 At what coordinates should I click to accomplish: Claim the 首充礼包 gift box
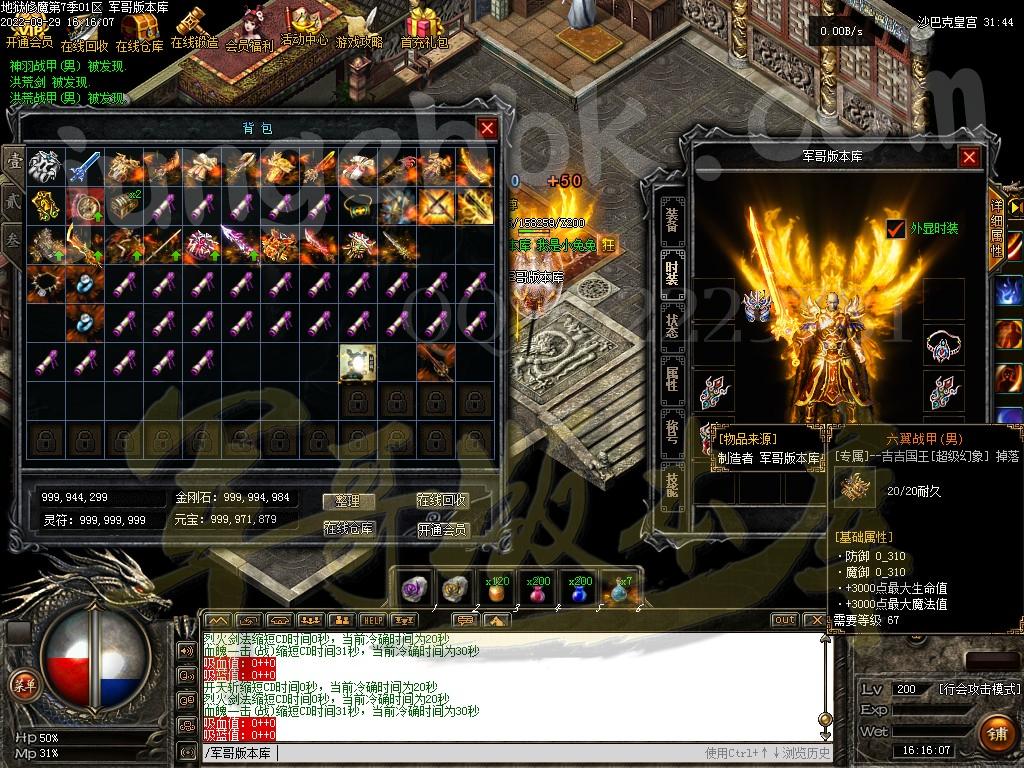pos(425,29)
